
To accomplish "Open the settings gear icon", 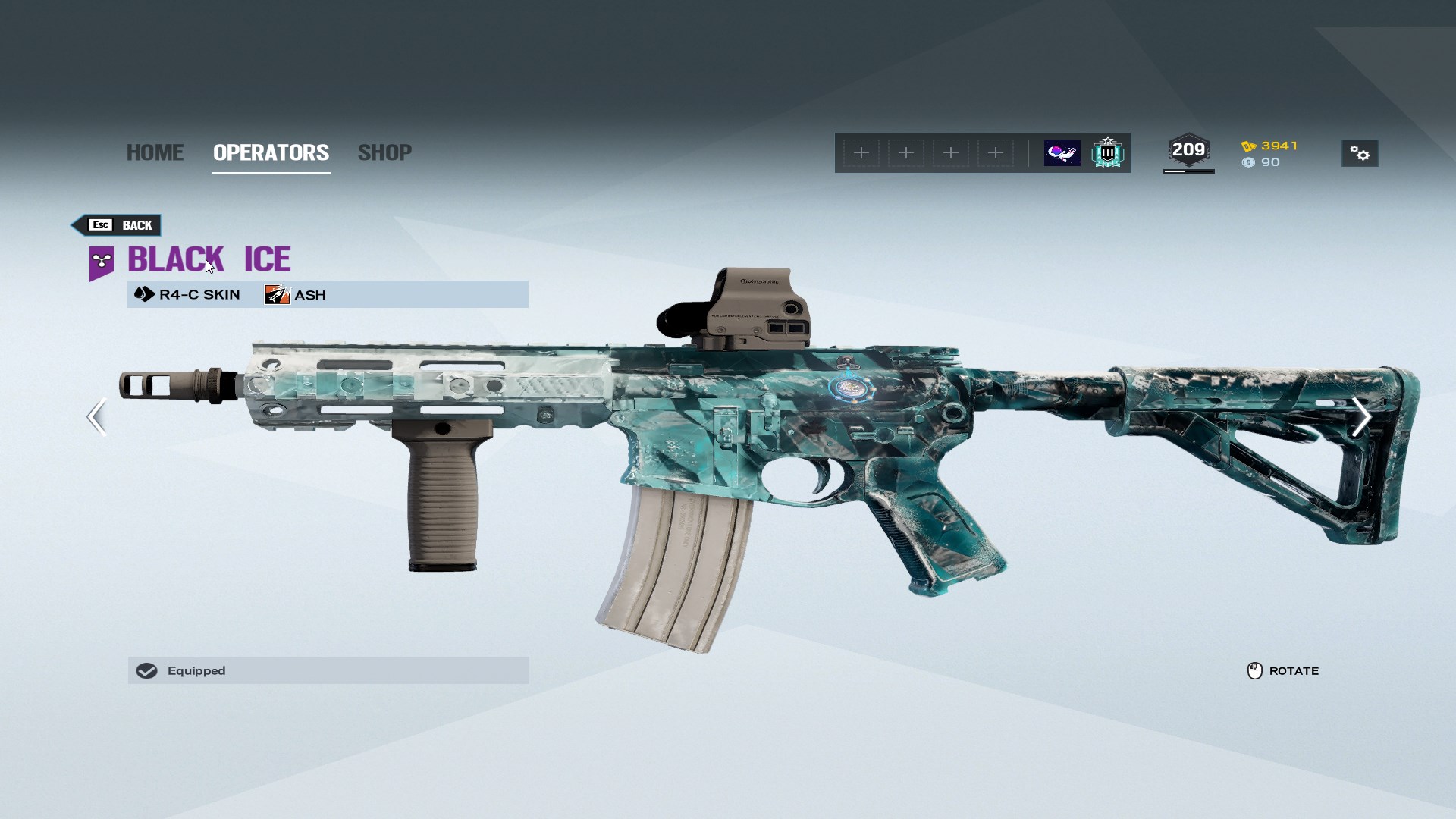I will point(1360,154).
